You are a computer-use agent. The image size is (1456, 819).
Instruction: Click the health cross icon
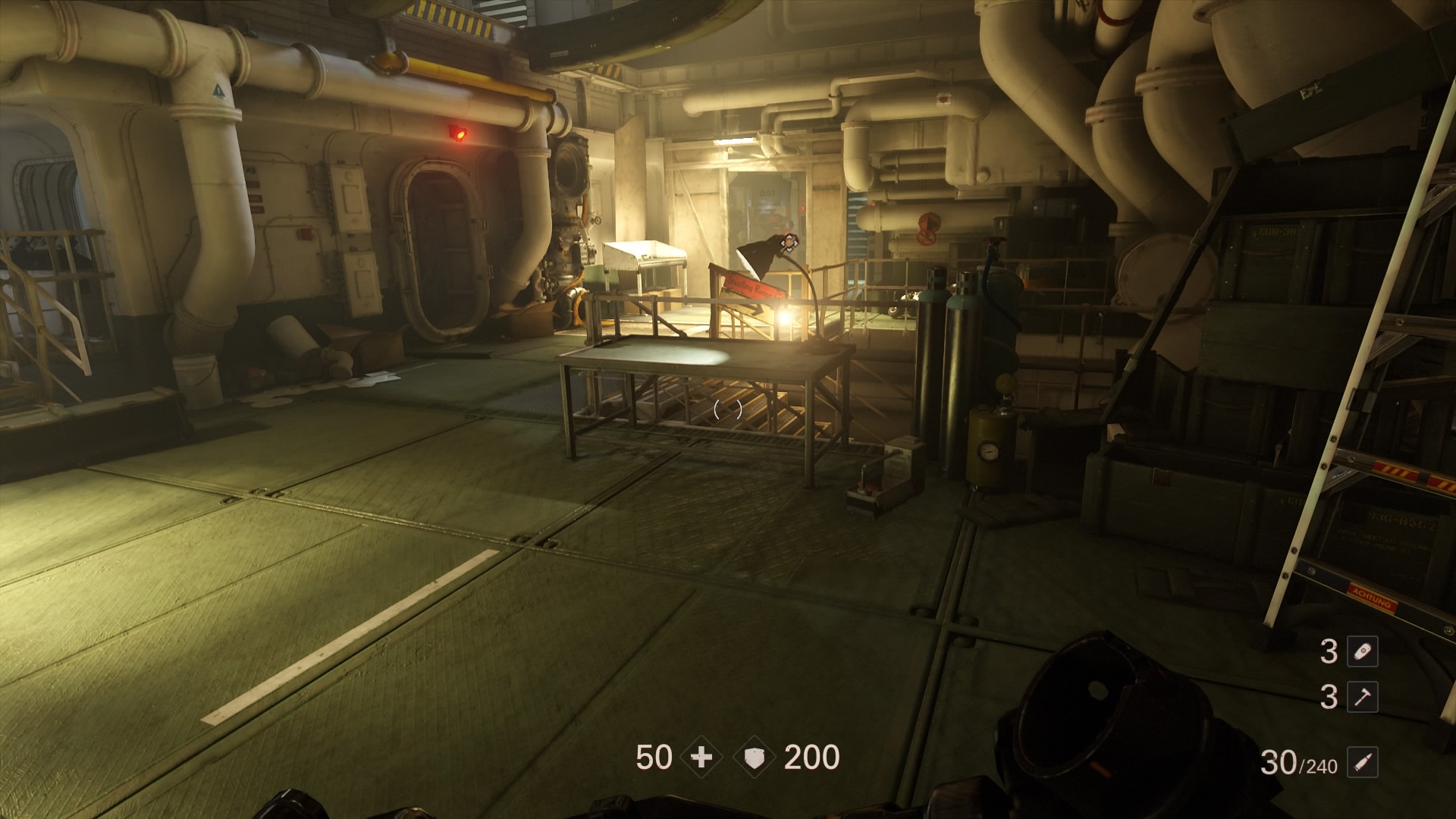(701, 758)
